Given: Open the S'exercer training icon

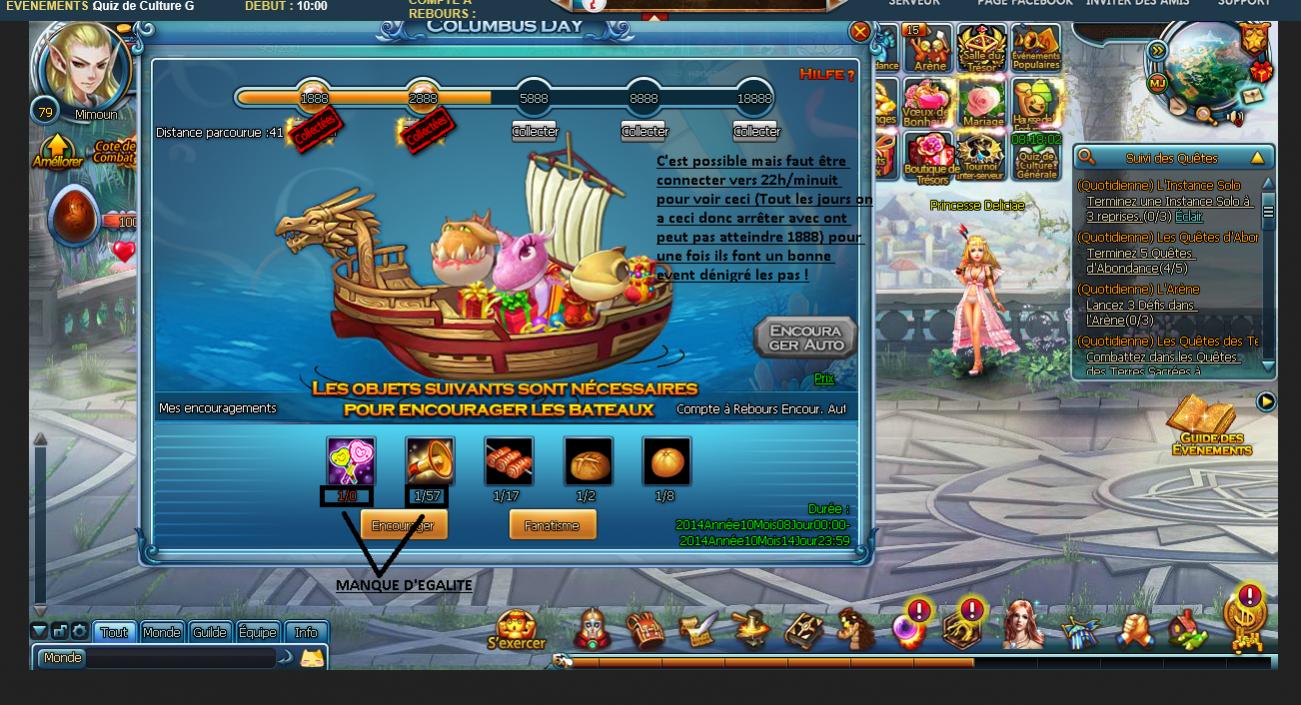Looking at the screenshot, I should (x=516, y=630).
